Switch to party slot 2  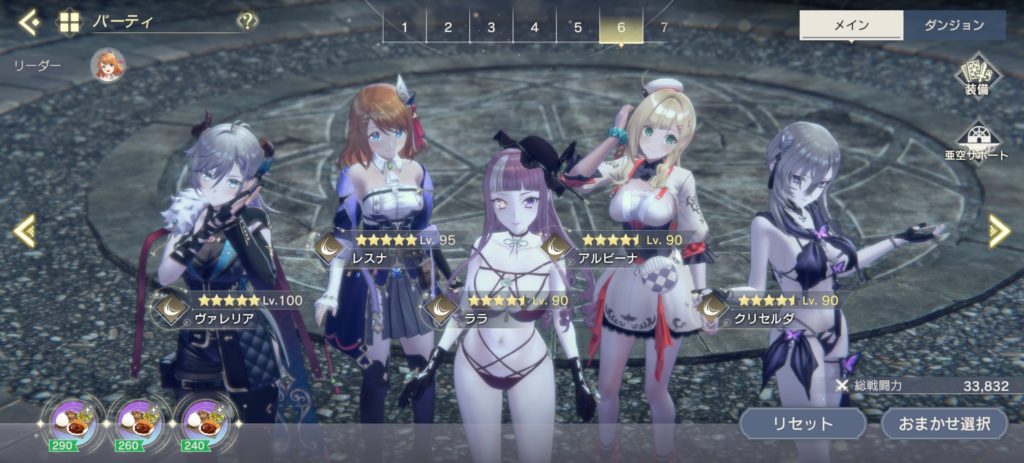point(448,27)
